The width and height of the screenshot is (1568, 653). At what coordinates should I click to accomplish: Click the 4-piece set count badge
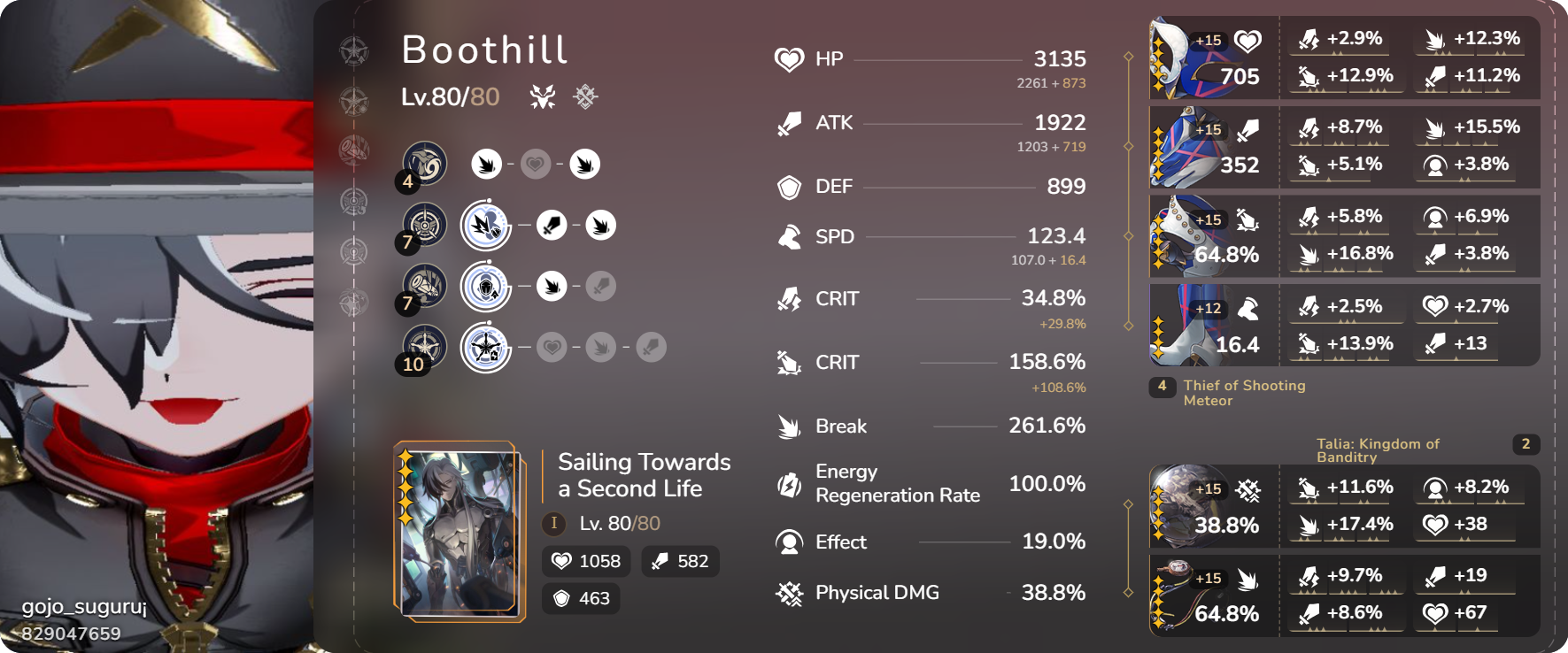1162,387
